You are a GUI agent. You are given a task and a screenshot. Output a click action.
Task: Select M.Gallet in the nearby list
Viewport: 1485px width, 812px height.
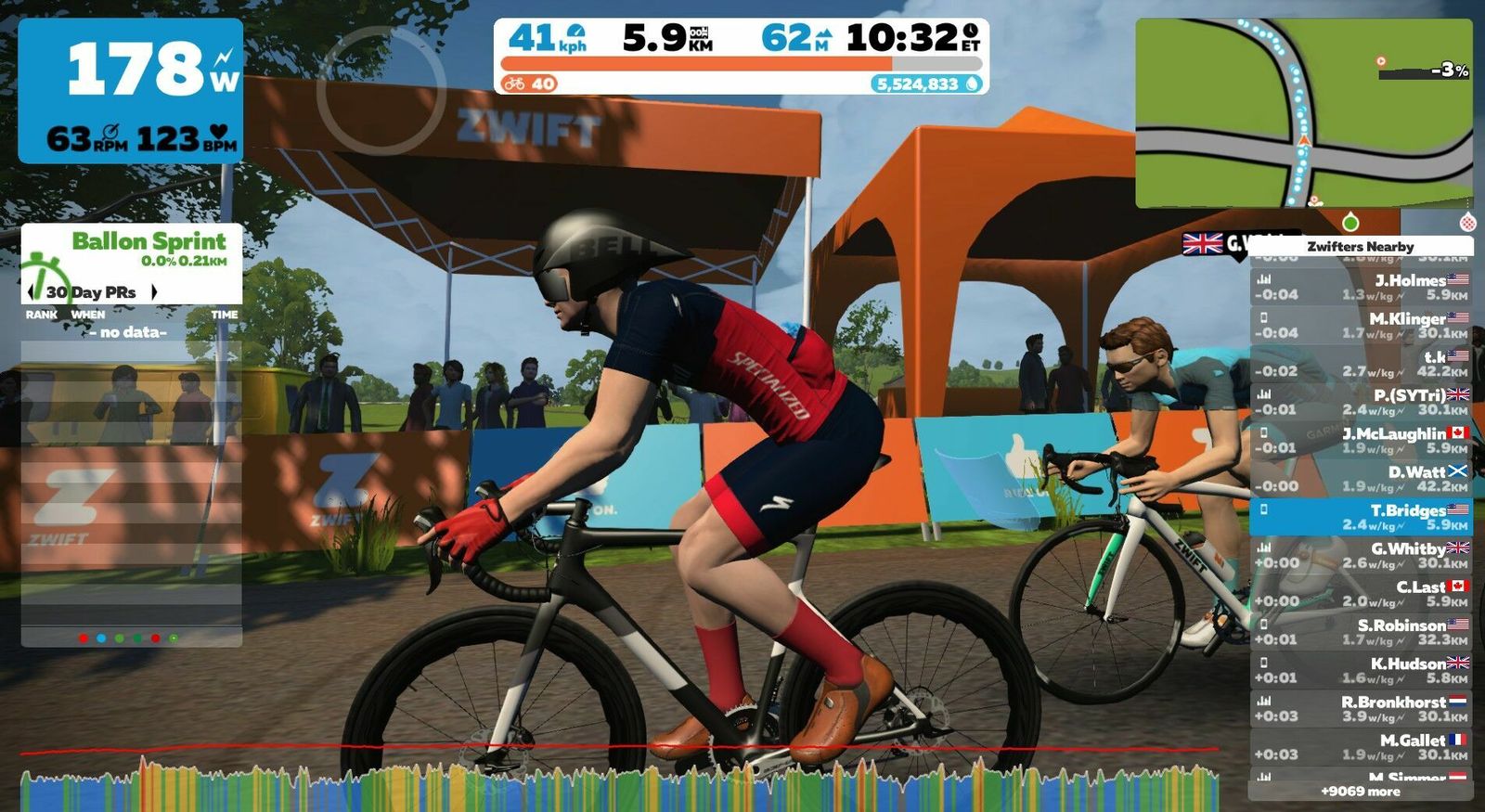coord(1360,747)
